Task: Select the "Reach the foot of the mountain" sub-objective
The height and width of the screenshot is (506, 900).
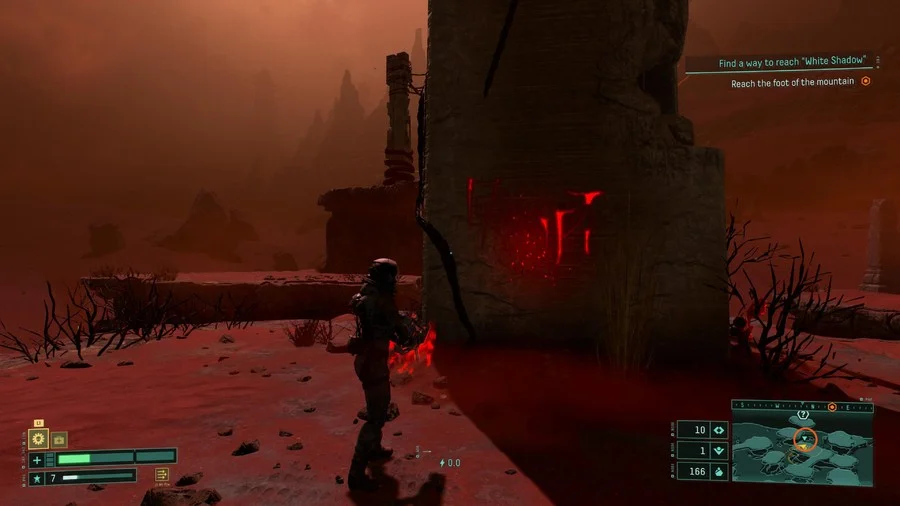Action: point(792,82)
